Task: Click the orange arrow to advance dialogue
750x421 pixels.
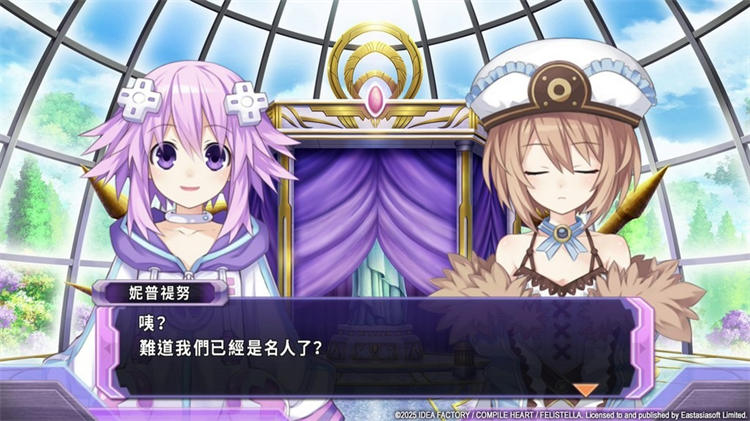Action: (585, 389)
